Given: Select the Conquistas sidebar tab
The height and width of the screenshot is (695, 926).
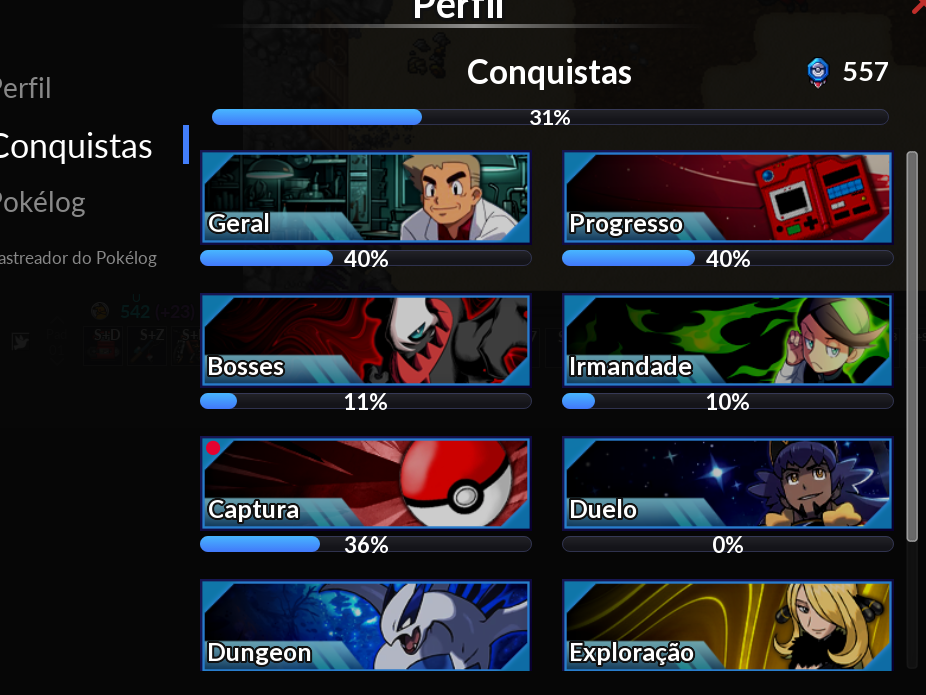Looking at the screenshot, I should pyautogui.click(x=76, y=146).
